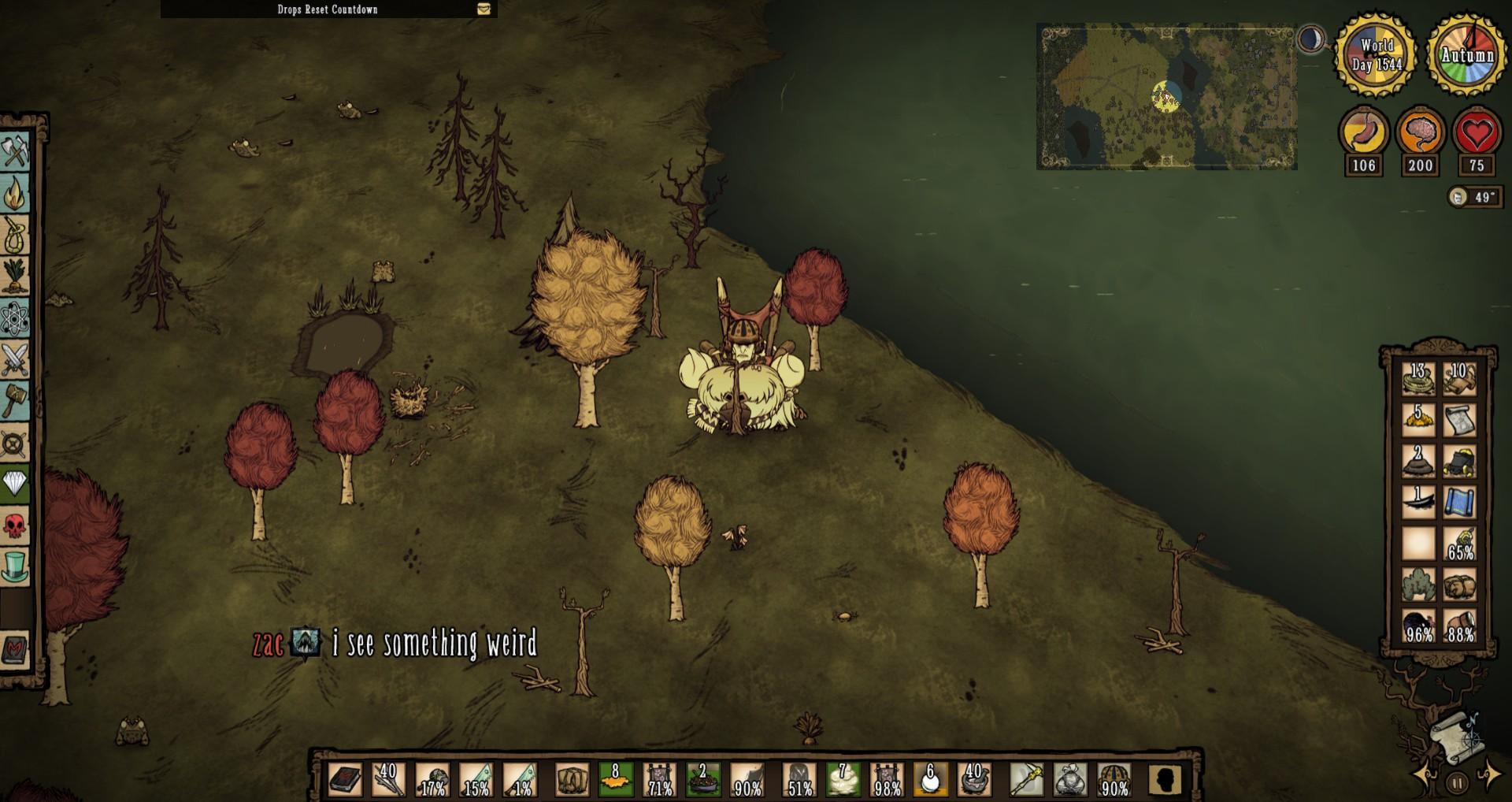Open the Food farming crafting tab
Image resolution: width=1512 pixels, height=802 pixels.
[x=16, y=277]
